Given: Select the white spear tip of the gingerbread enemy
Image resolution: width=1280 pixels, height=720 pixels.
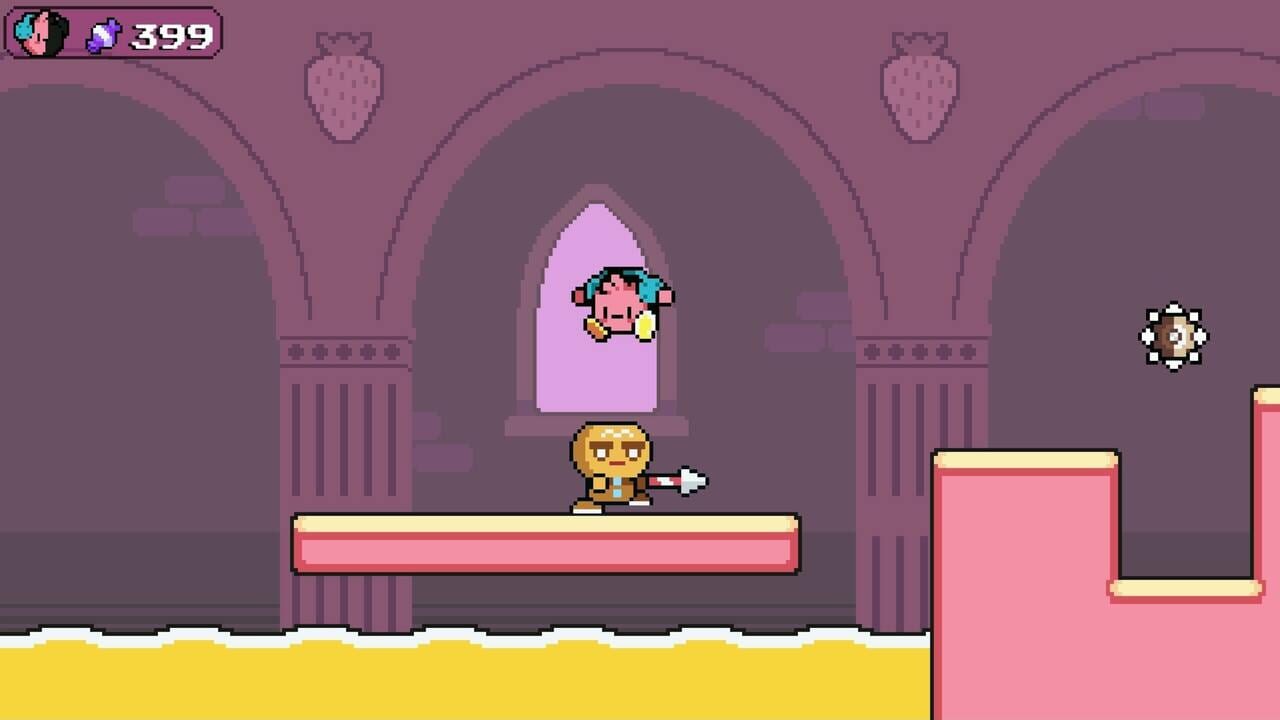Looking at the screenshot, I should (688, 479).
